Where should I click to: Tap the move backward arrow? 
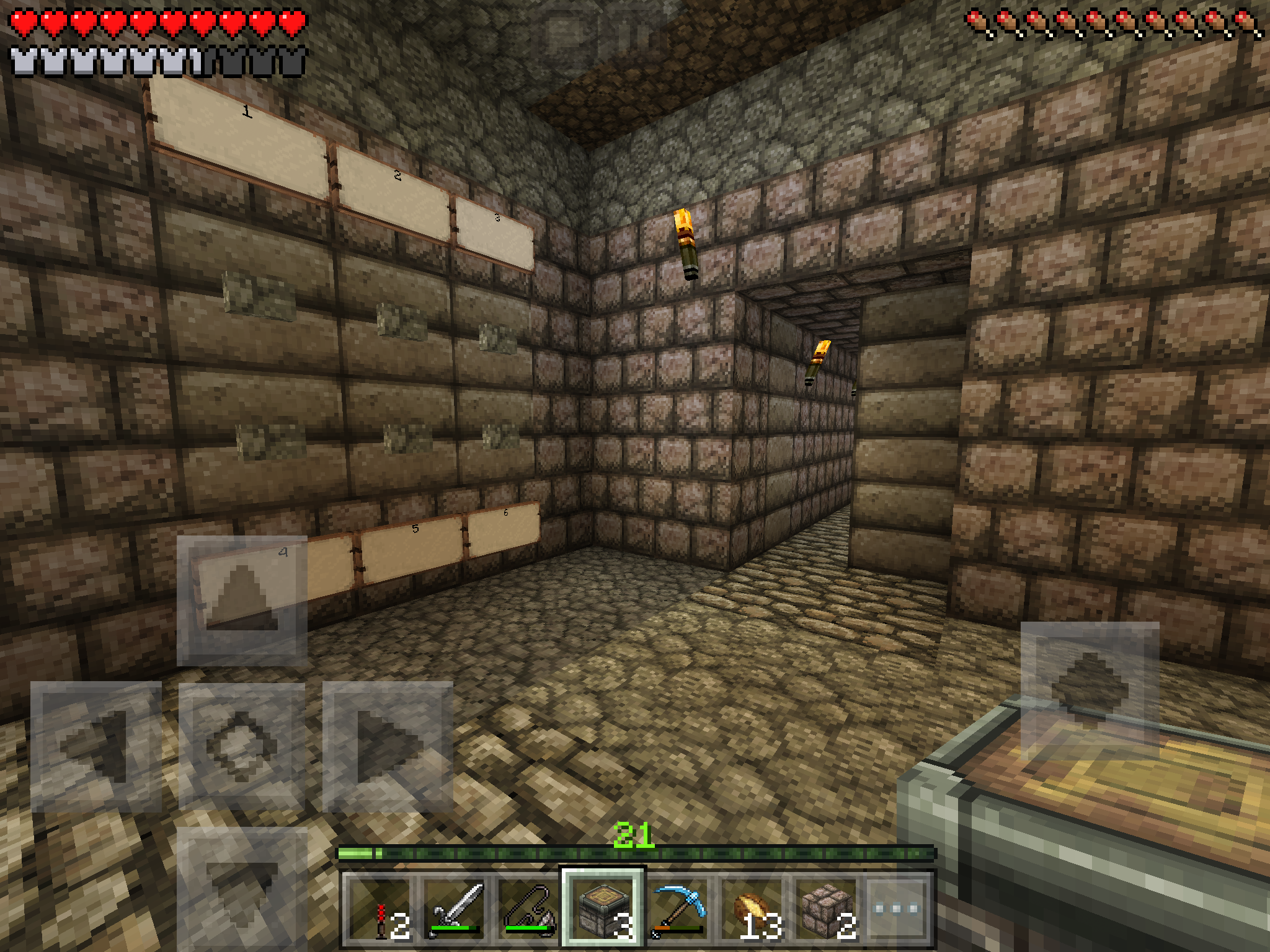pos(242,886)
